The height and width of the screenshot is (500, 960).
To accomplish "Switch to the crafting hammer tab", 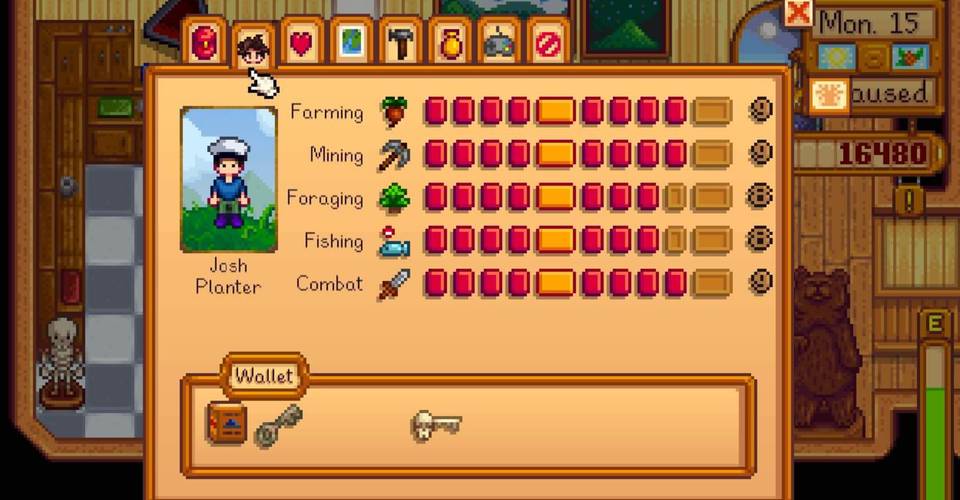I will click(x=401, y=43).
